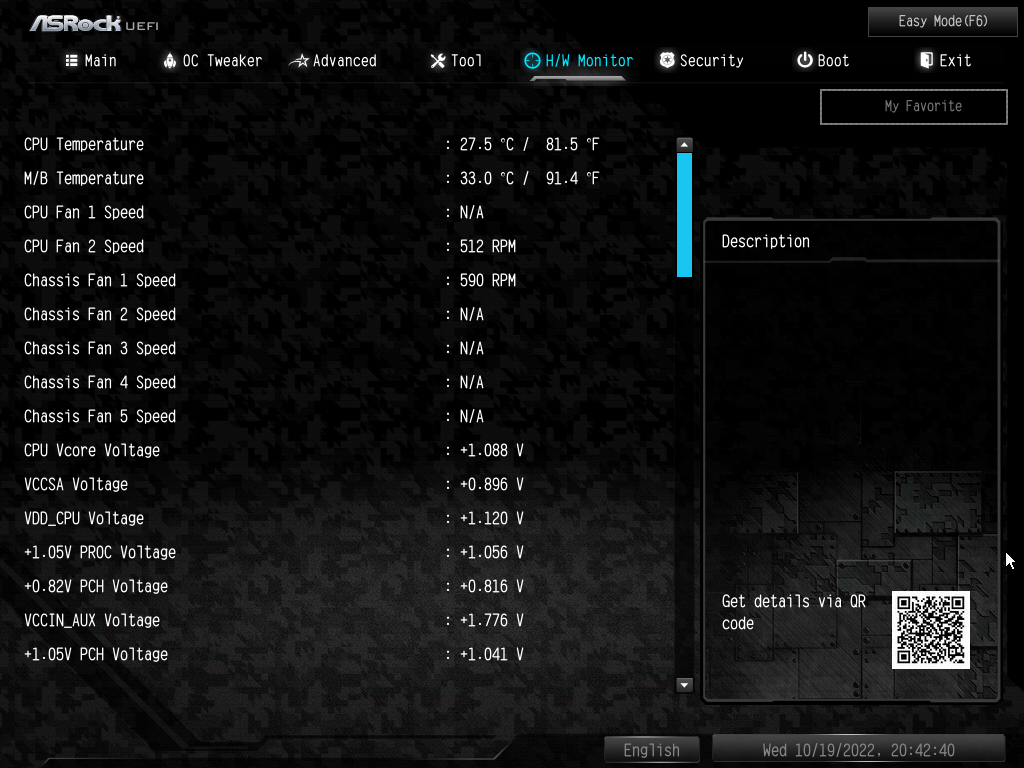1024x768 pixels.
Task: Open the My Favorite page
Action: 913,106
